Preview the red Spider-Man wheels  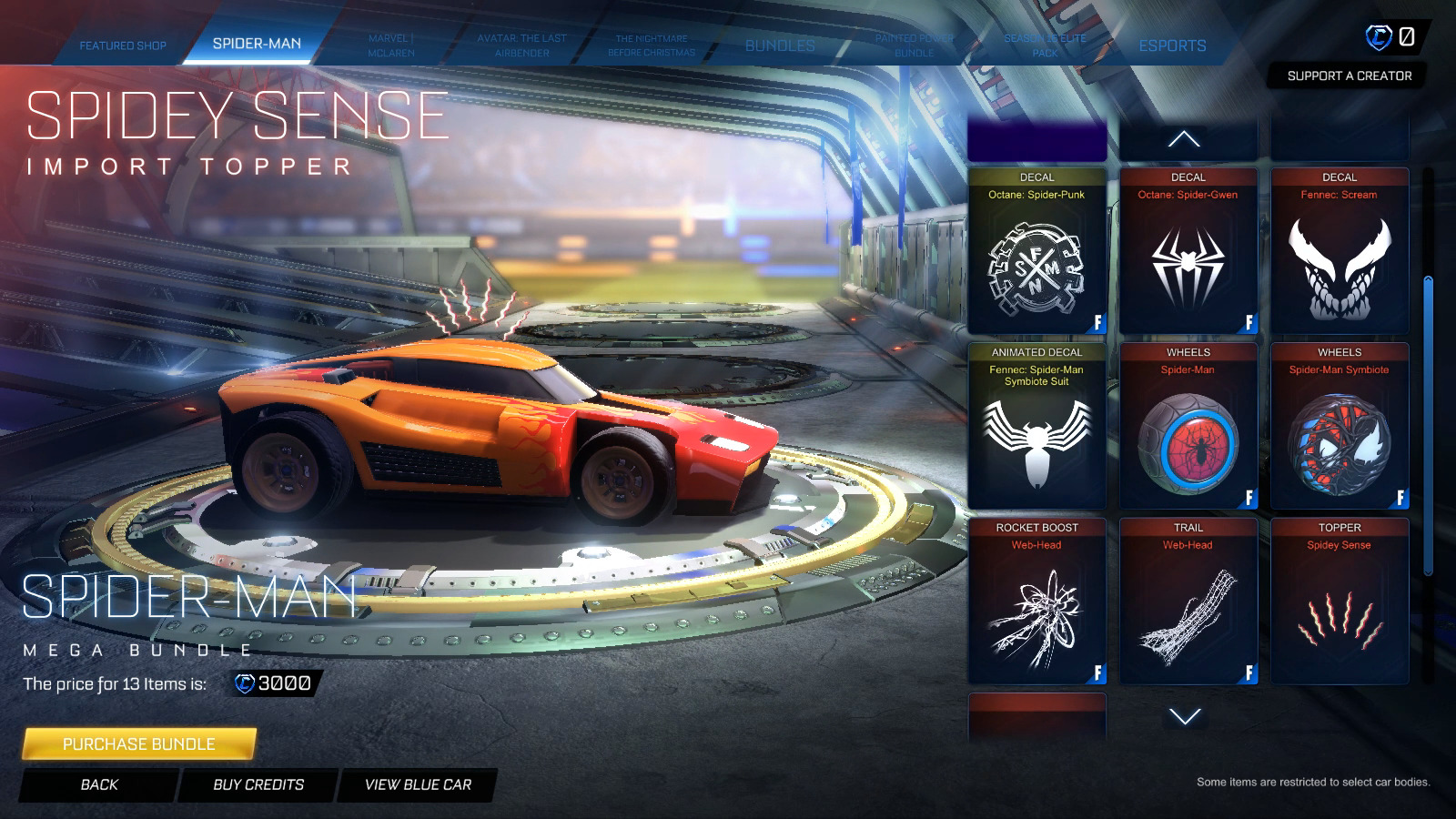(1188, 426)
